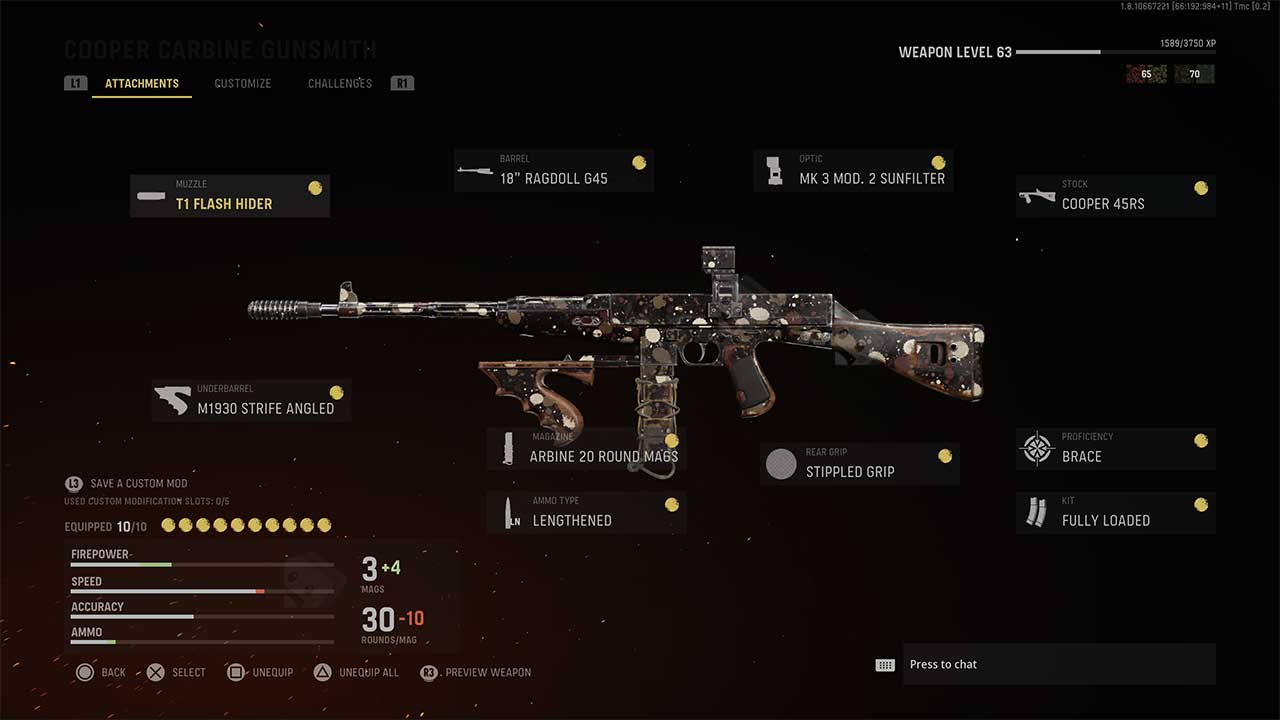Toggle the Stippled Grip rear grip slot

[x=781, y=463]
